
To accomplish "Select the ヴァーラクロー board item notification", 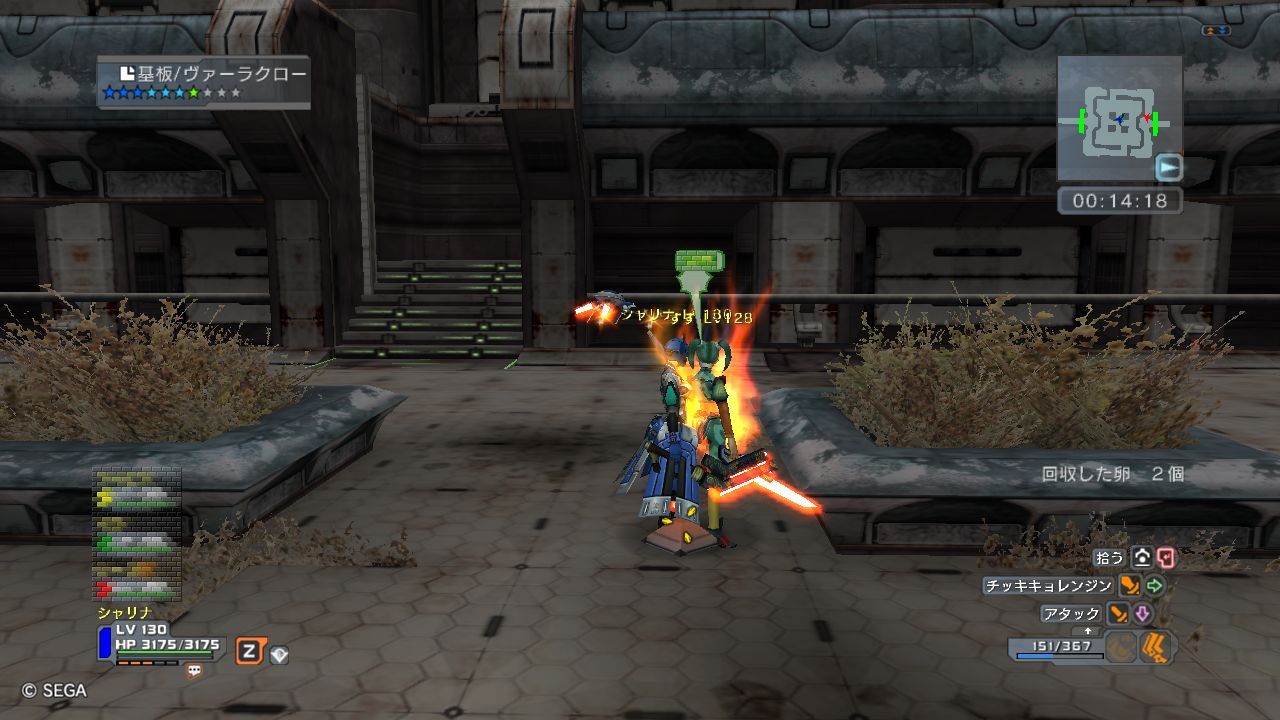I will tap(204, 82).
